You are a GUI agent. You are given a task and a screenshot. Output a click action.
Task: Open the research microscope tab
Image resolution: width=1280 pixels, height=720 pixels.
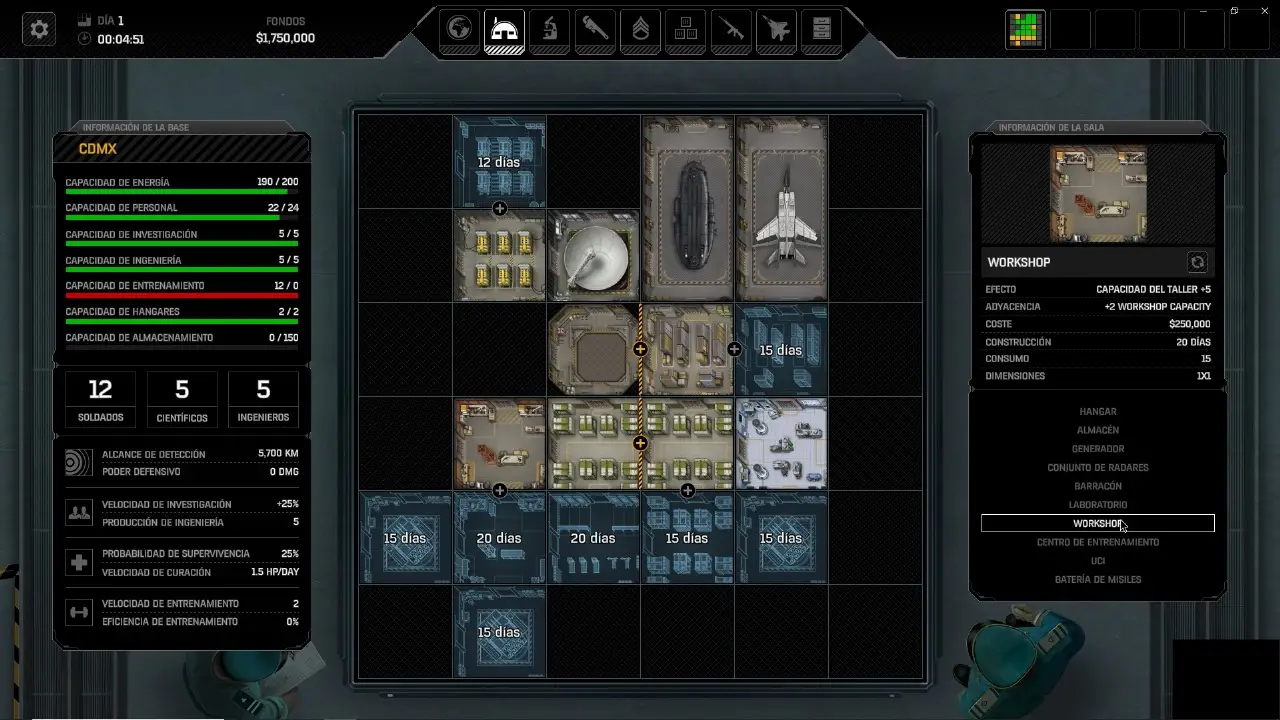(548, 30)
